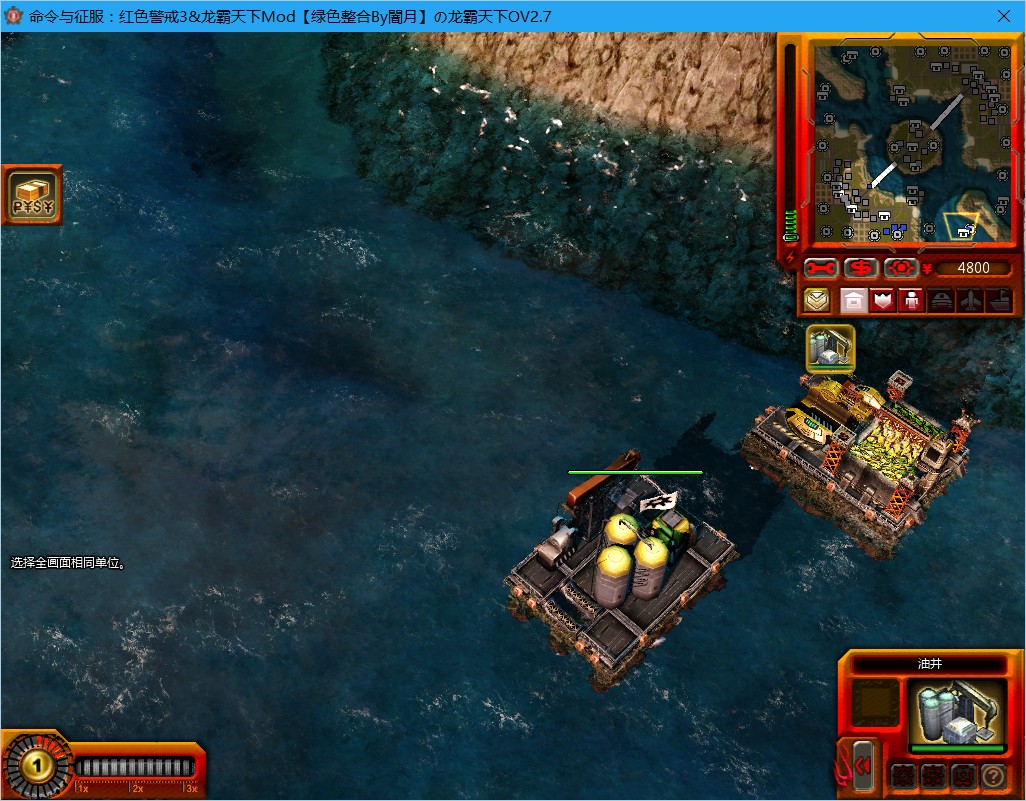Switch to the aircraft production tab
This screenshot has height=801, width=1026.
970,300
